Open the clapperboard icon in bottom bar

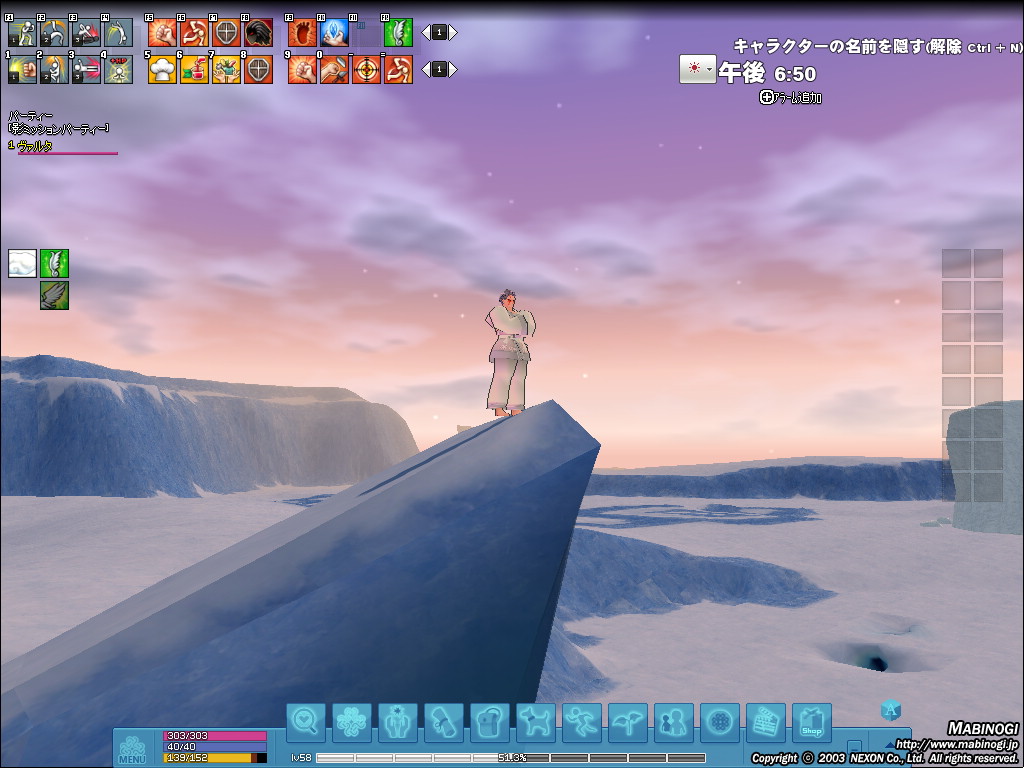click(x=766, y=722)
